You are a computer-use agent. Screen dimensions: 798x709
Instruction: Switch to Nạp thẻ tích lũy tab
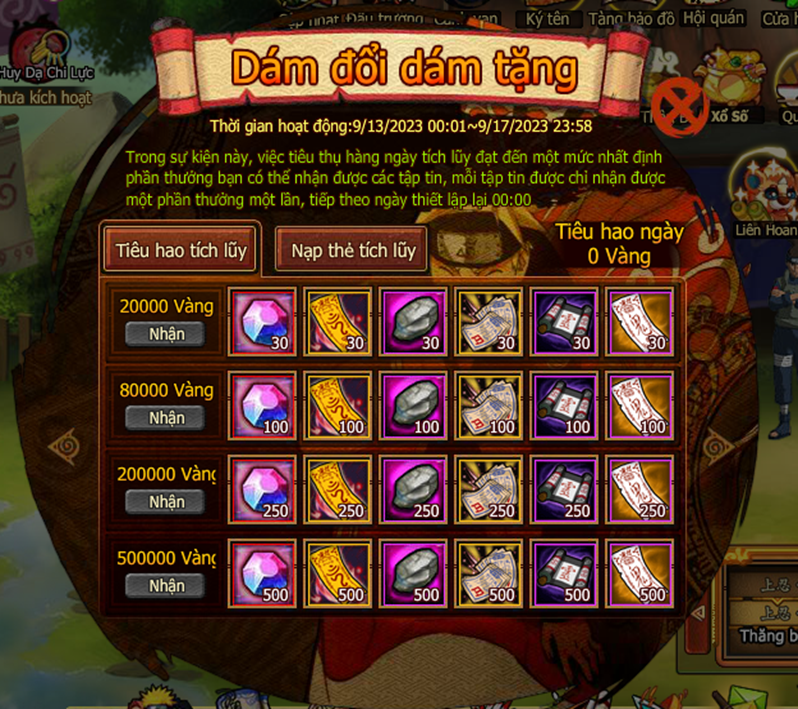pyautogui.click(x=353, y=249)
